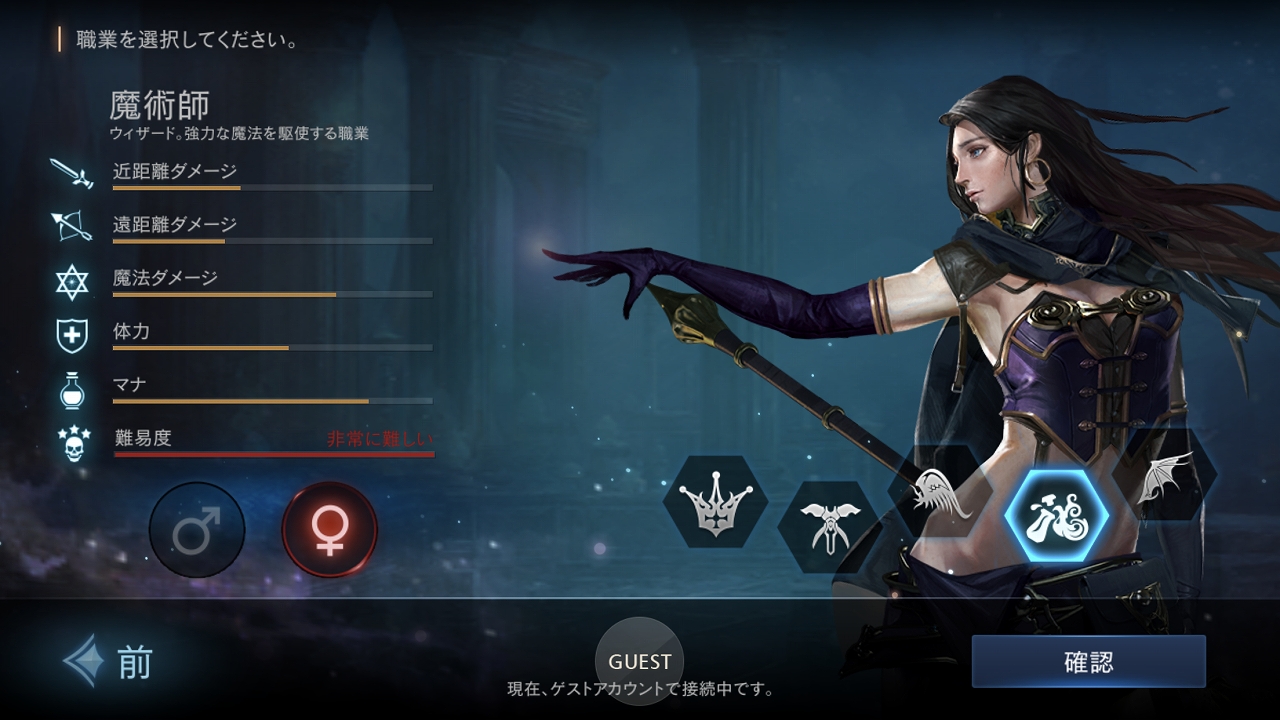Image resolution: width=1280 pixels, height=720 pixels.
Task: Select the winged sword class hexagon
Action: [x=827, y=526]
